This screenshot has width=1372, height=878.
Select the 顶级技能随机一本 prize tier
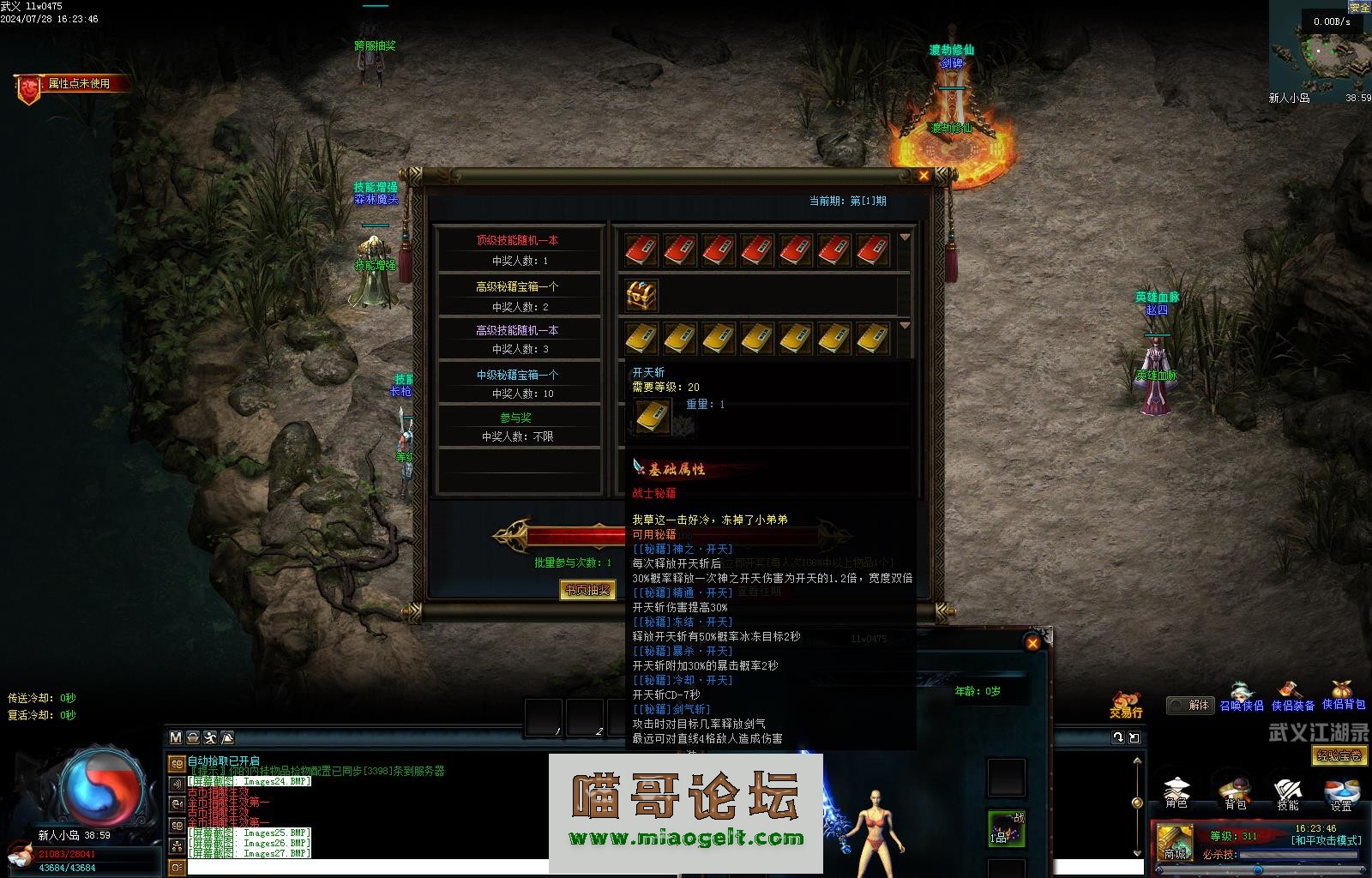517,249
